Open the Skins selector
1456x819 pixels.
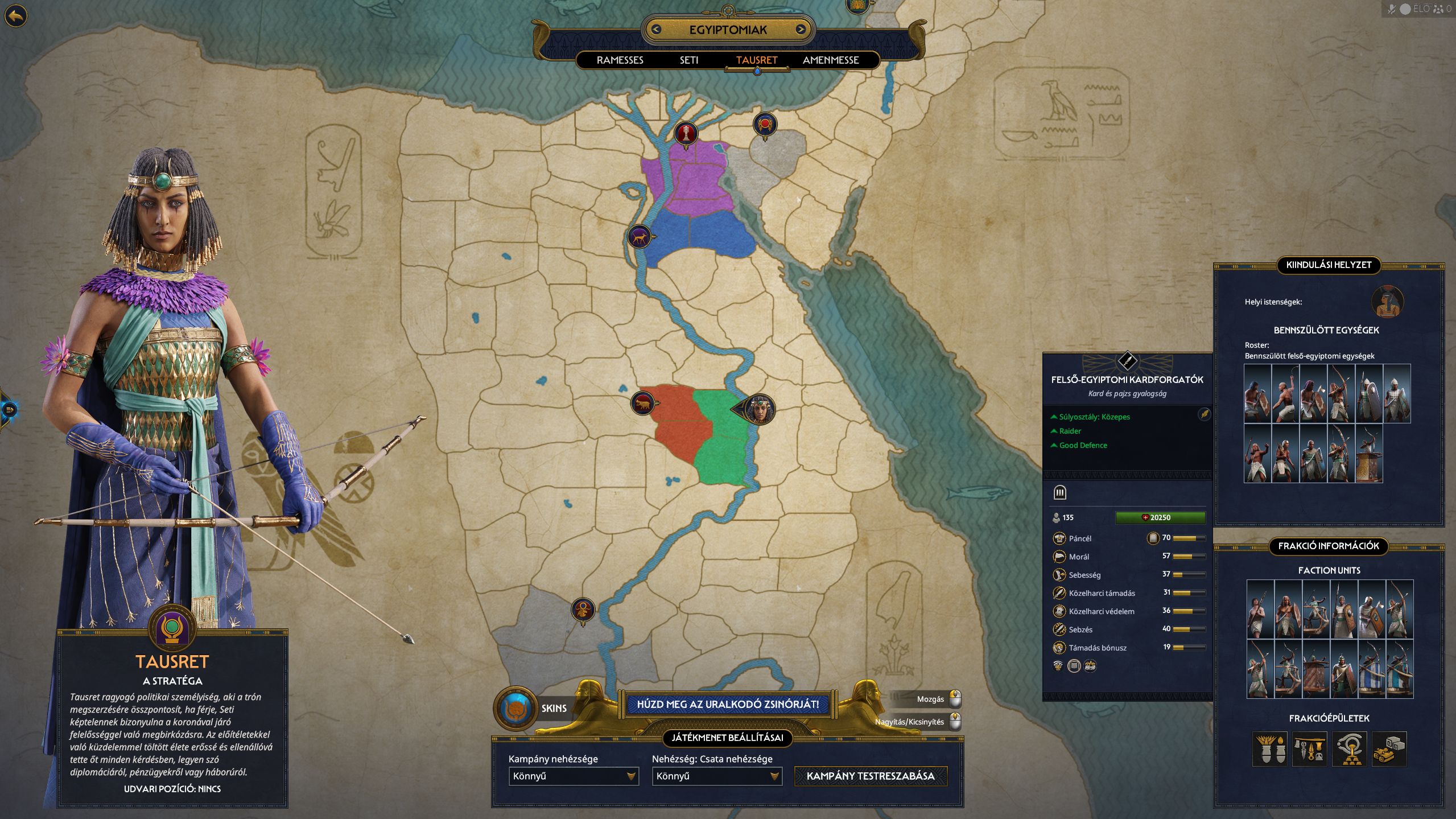(x=516, y=708)
